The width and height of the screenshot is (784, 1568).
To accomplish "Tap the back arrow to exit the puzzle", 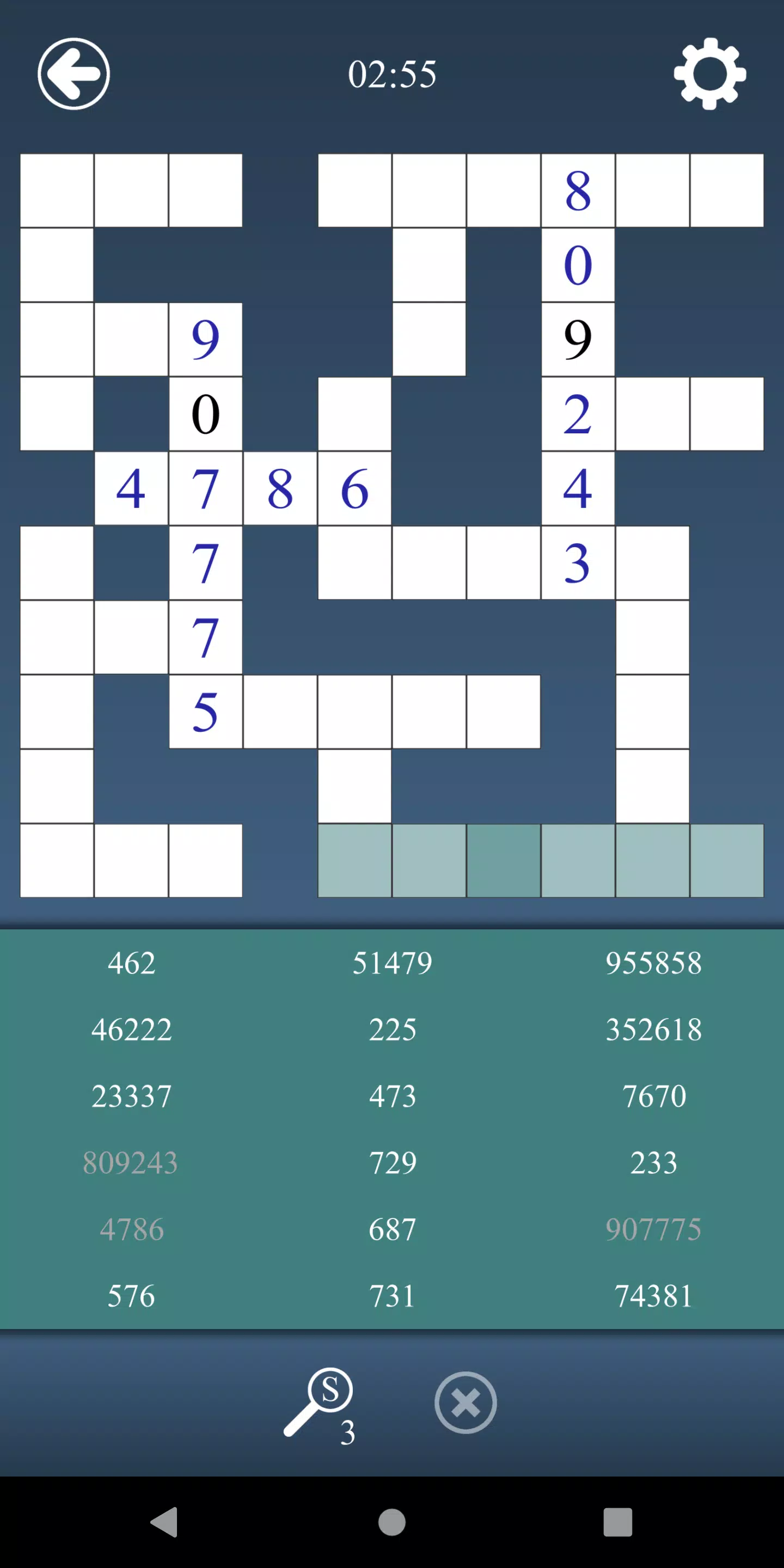I will pos(73,73).
